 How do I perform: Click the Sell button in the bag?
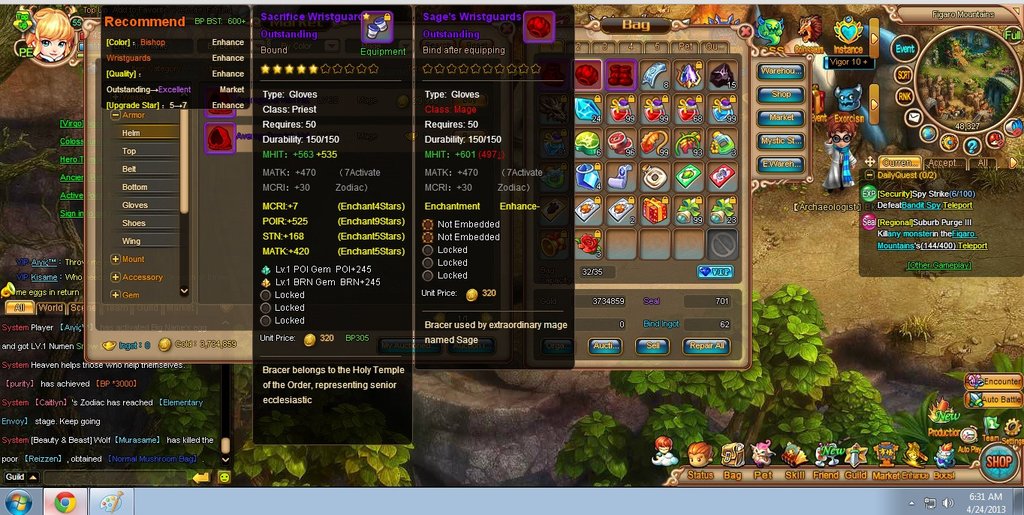coord(652,346)
